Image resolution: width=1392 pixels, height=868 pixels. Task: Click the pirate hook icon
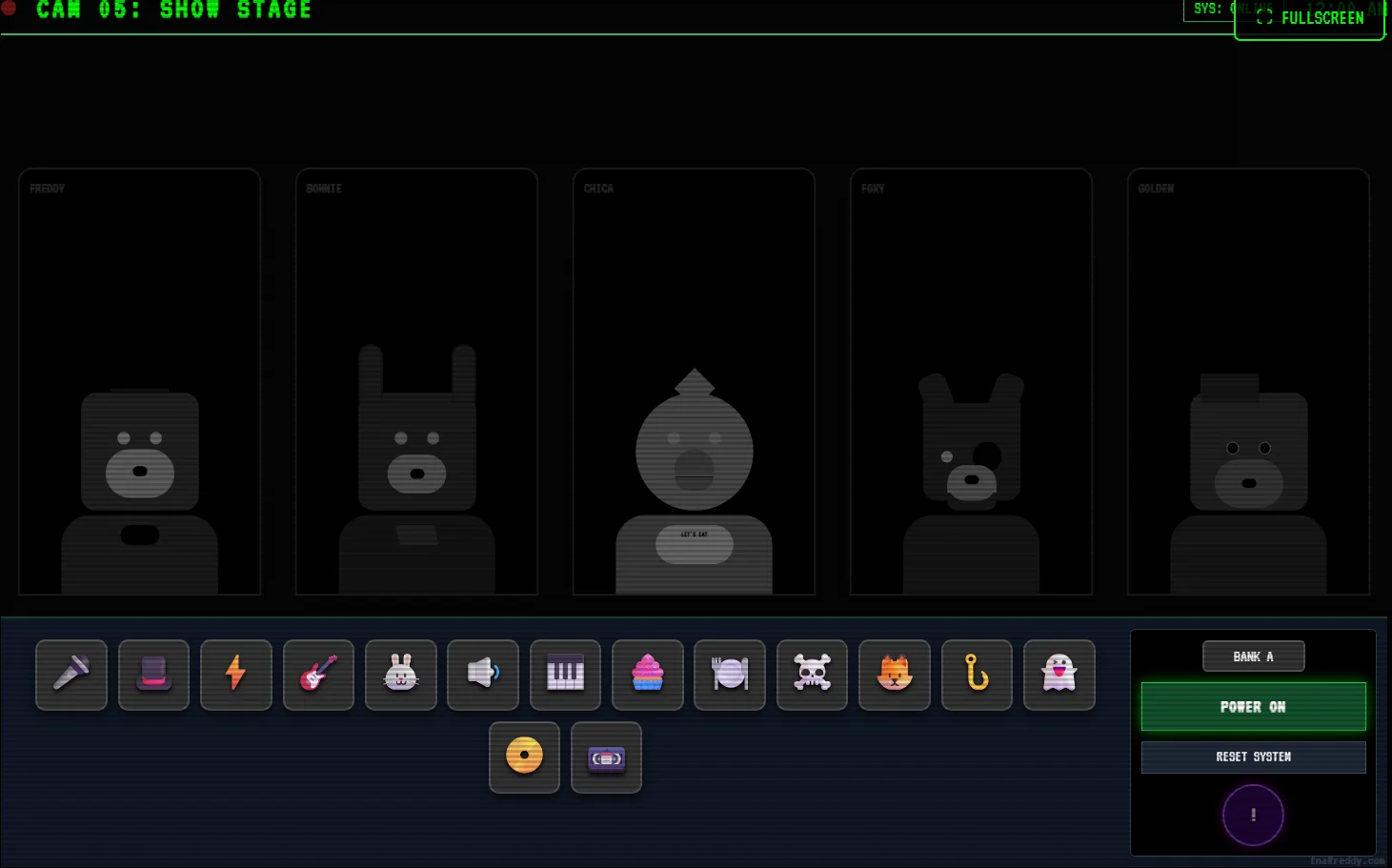pos(976,675)
